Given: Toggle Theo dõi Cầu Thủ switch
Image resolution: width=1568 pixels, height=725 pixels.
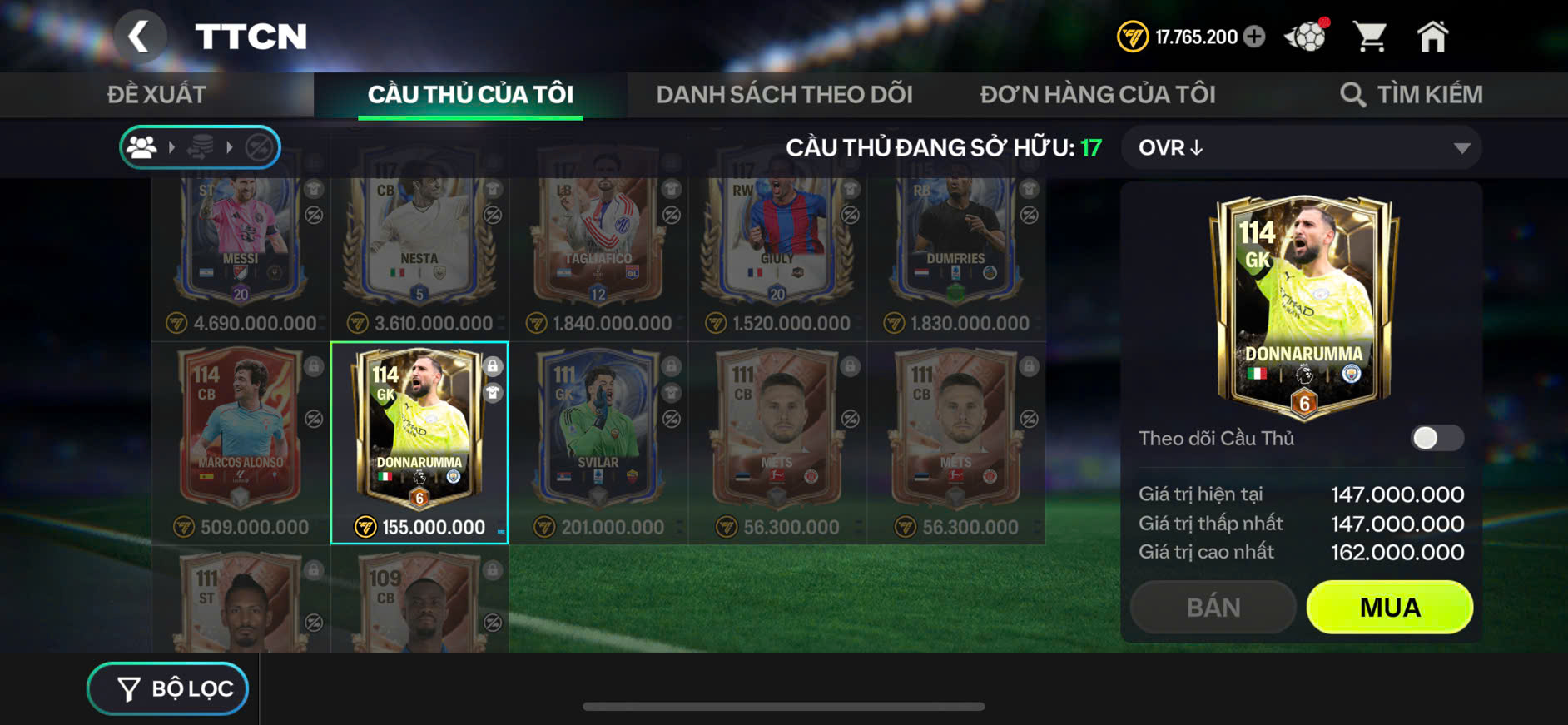Looking at the screenshot, I should (x=1437, y=438).
